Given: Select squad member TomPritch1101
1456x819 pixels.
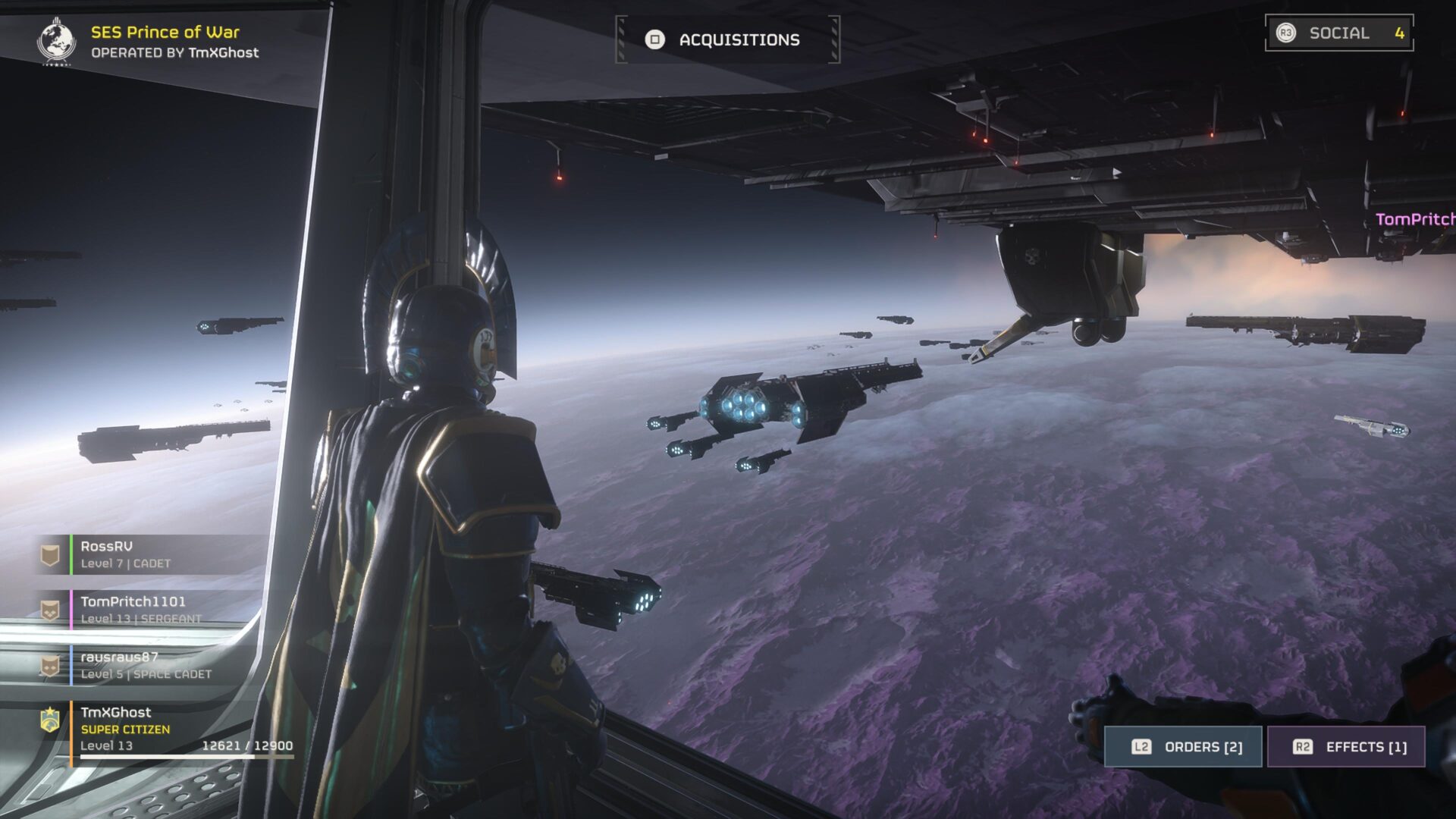Looking at the screenshot, I should pos(152,610).
